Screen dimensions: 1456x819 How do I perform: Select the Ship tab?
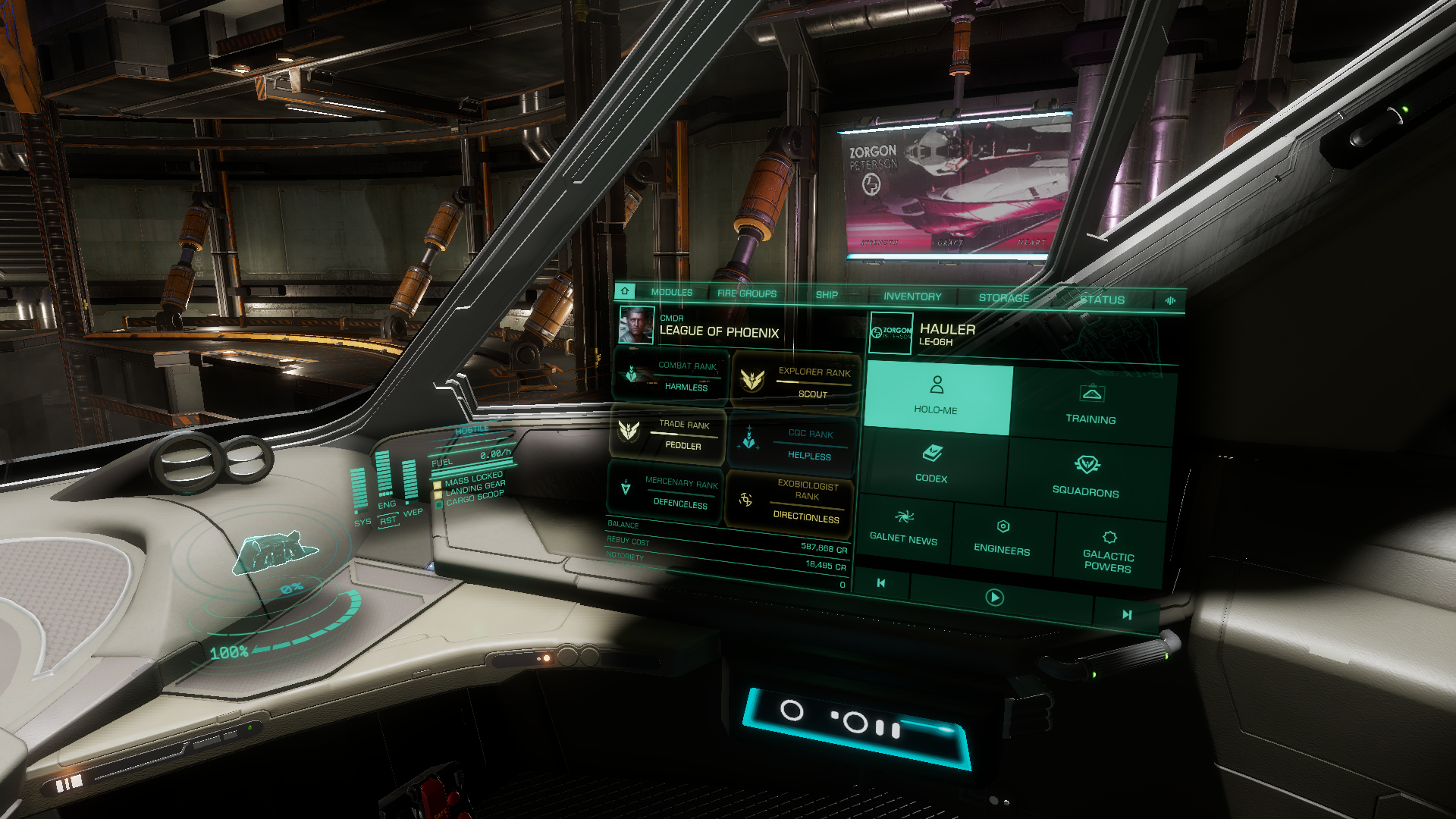point(827,295)
